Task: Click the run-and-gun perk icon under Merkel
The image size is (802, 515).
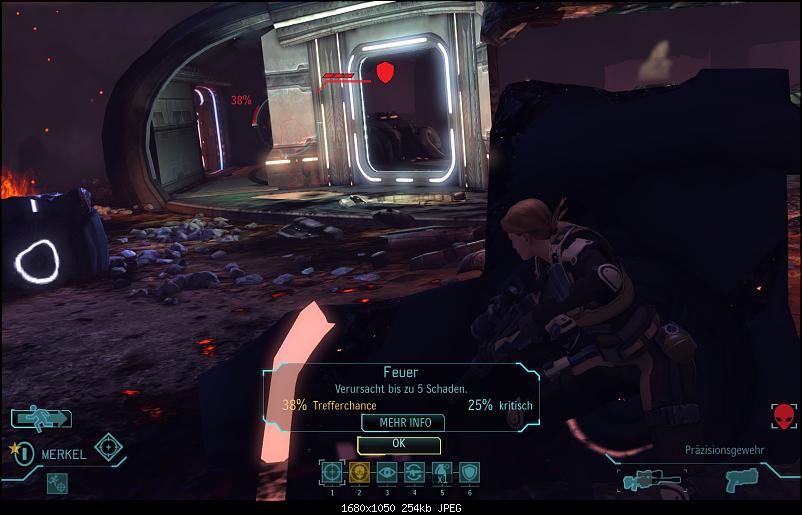Action: click(57, 481)
